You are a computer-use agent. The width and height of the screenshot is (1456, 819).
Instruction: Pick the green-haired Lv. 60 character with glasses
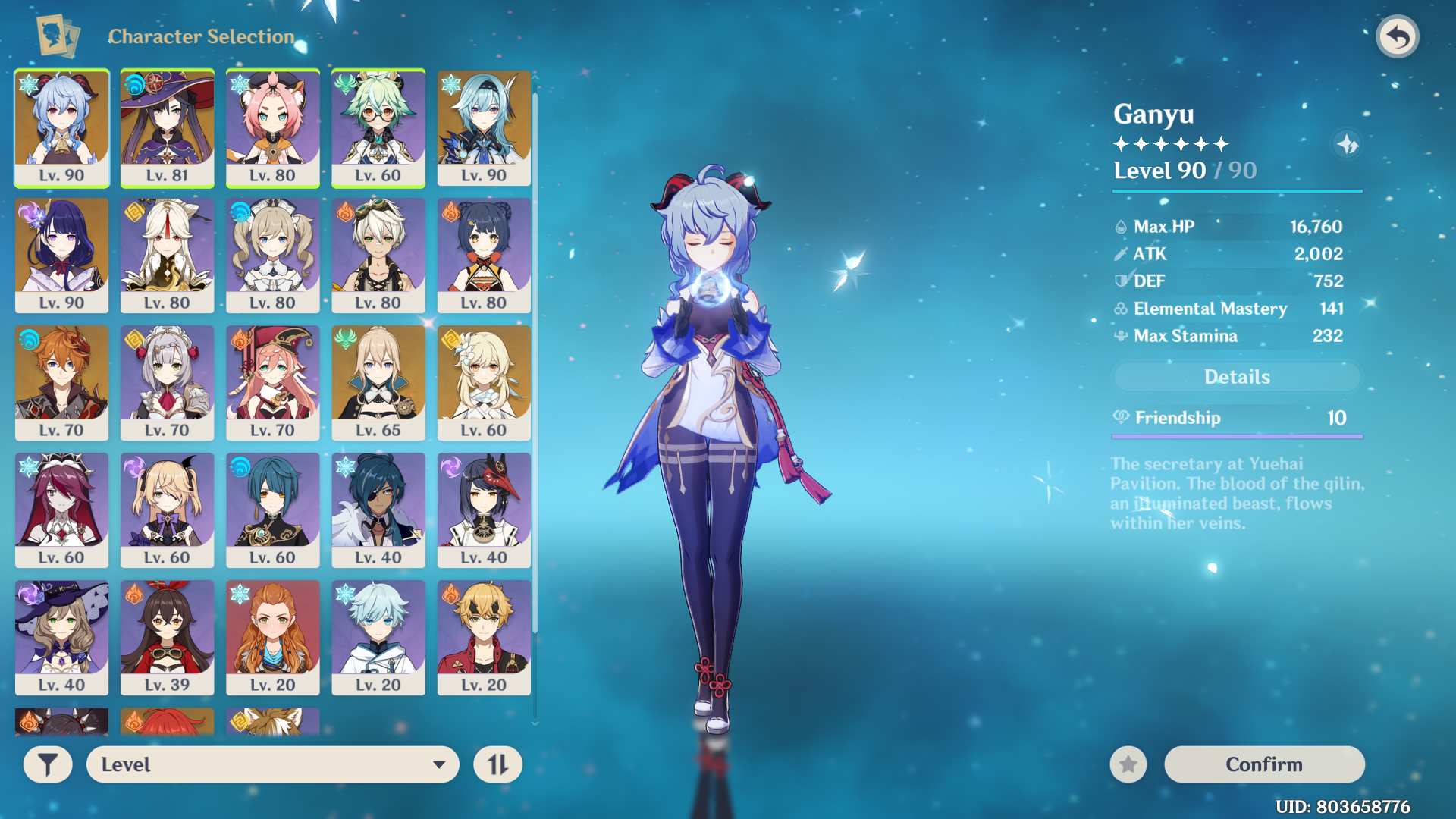pyautogui.click(x=378, y=127)
